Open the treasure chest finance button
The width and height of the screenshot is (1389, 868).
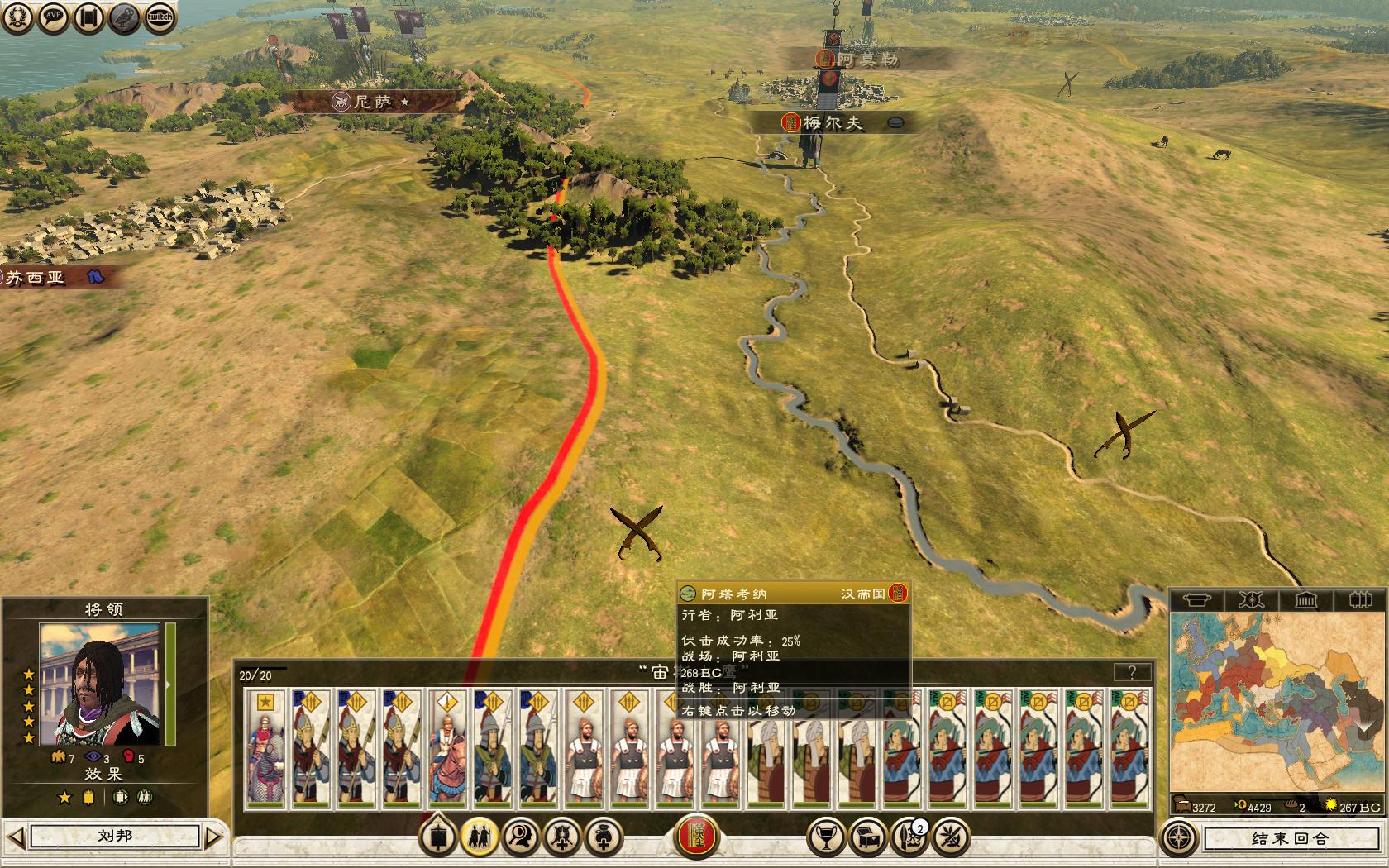point(868,838)
